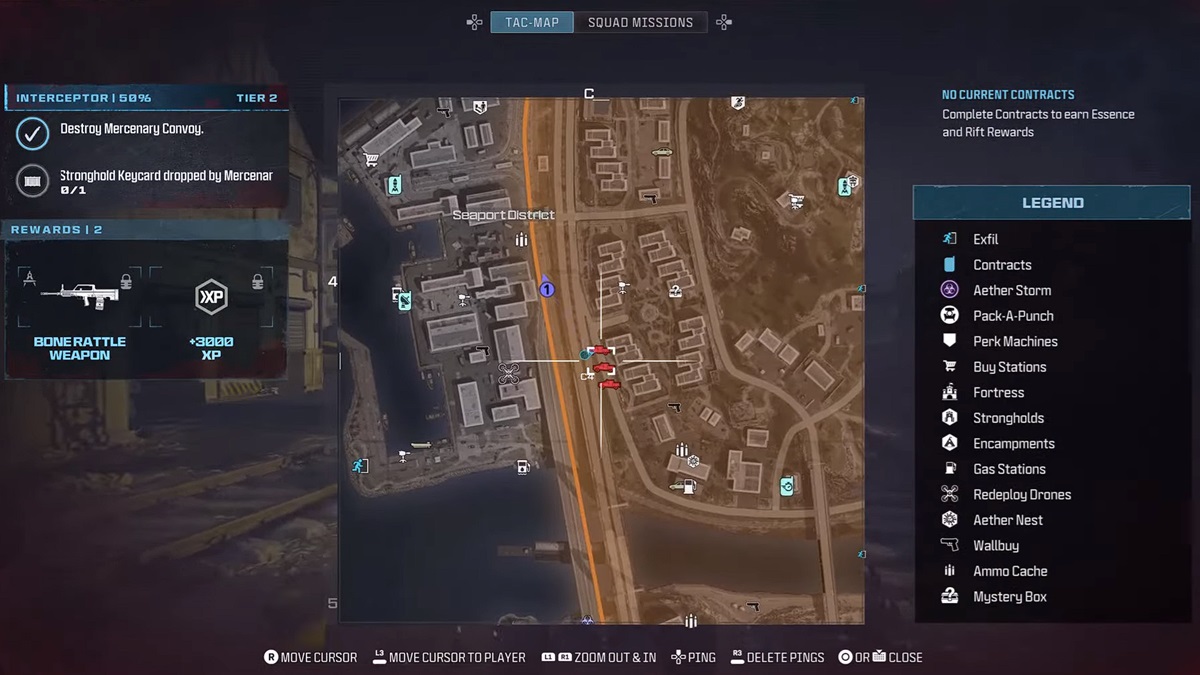
Task: Switch to the Squad Missions tab
Action: click(x=640, y=22)
